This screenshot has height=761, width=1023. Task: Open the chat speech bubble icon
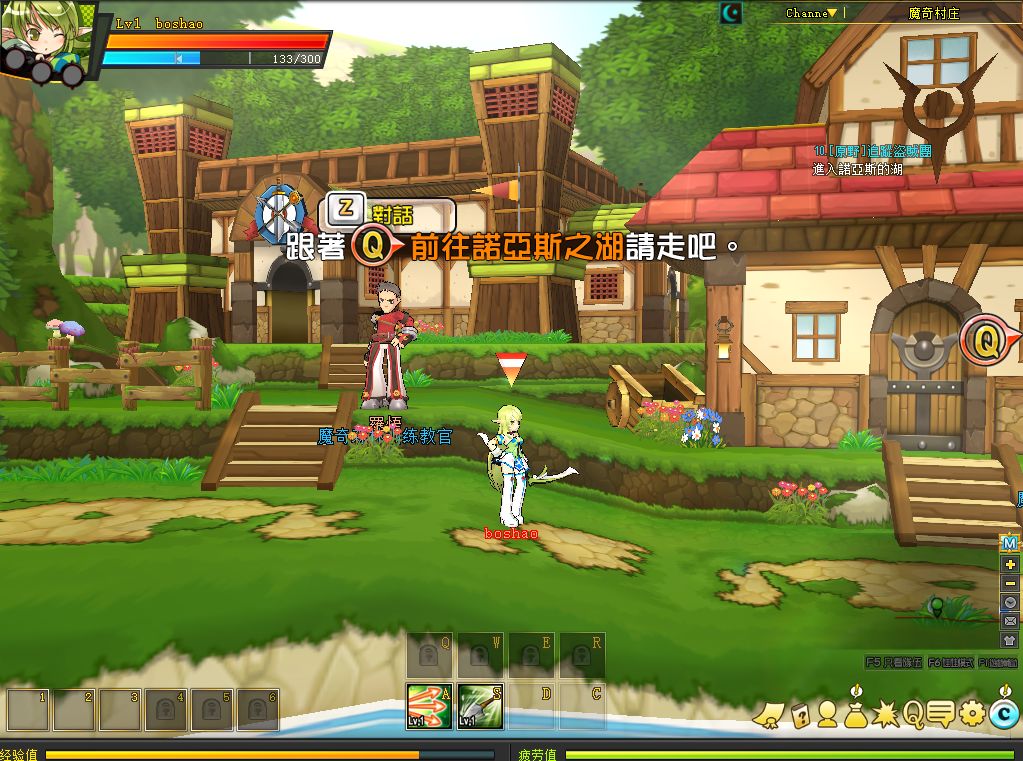point(940,713)
